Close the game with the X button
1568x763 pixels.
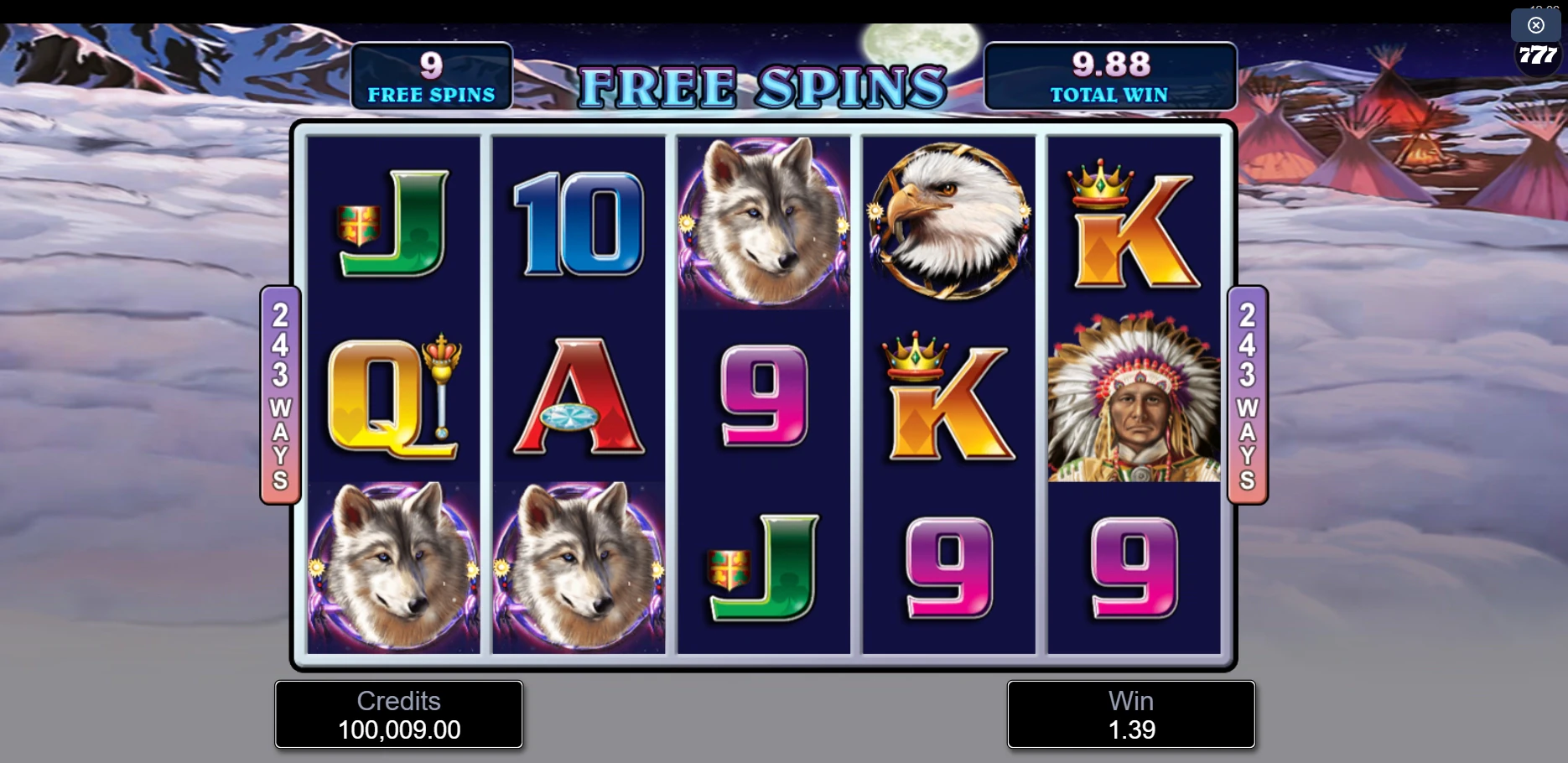click(1535, 25)
